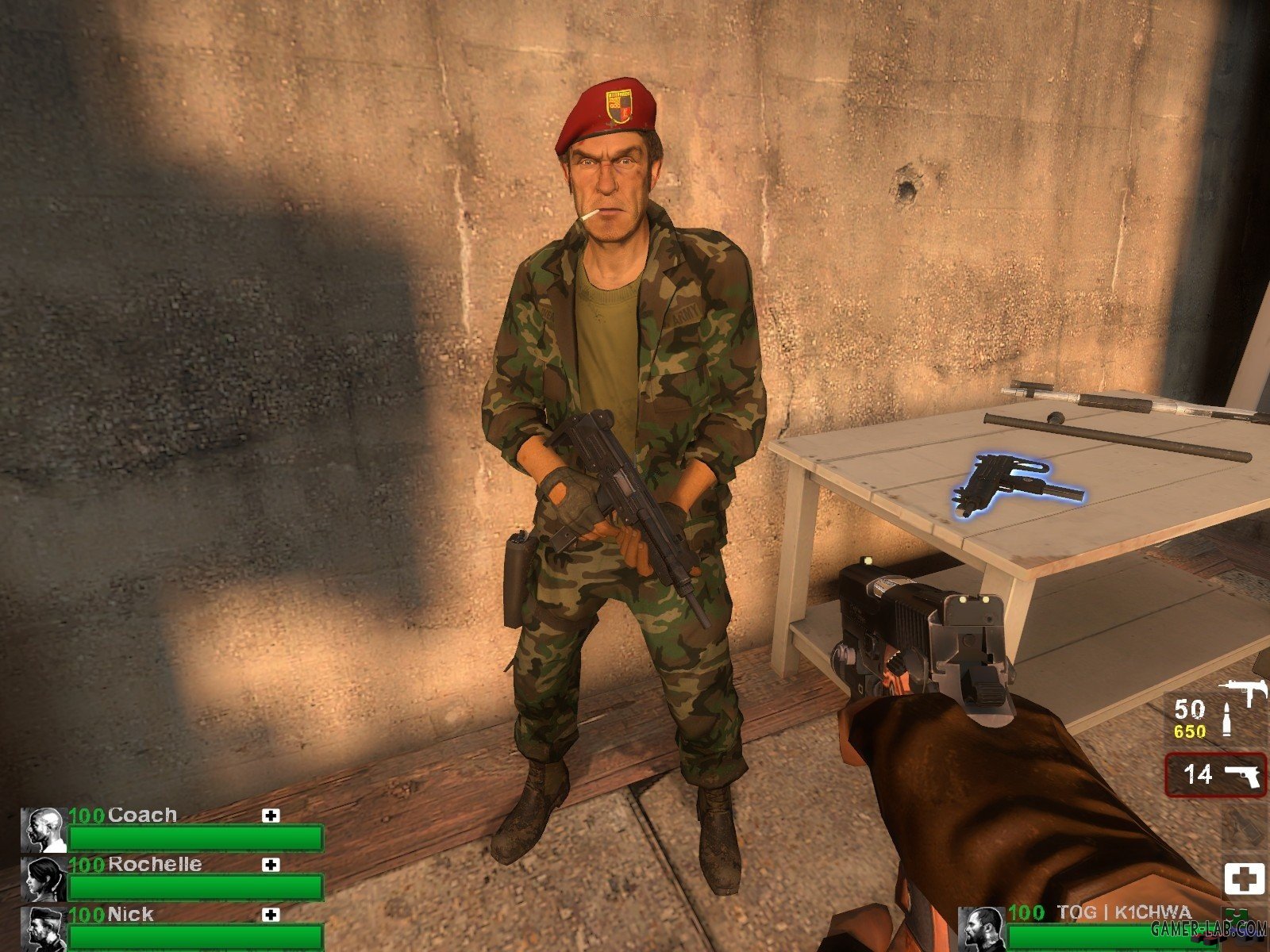The image size is (1270, 952).
Task: Click the medkit icon beside Coach's name
Action: point(271,816)
